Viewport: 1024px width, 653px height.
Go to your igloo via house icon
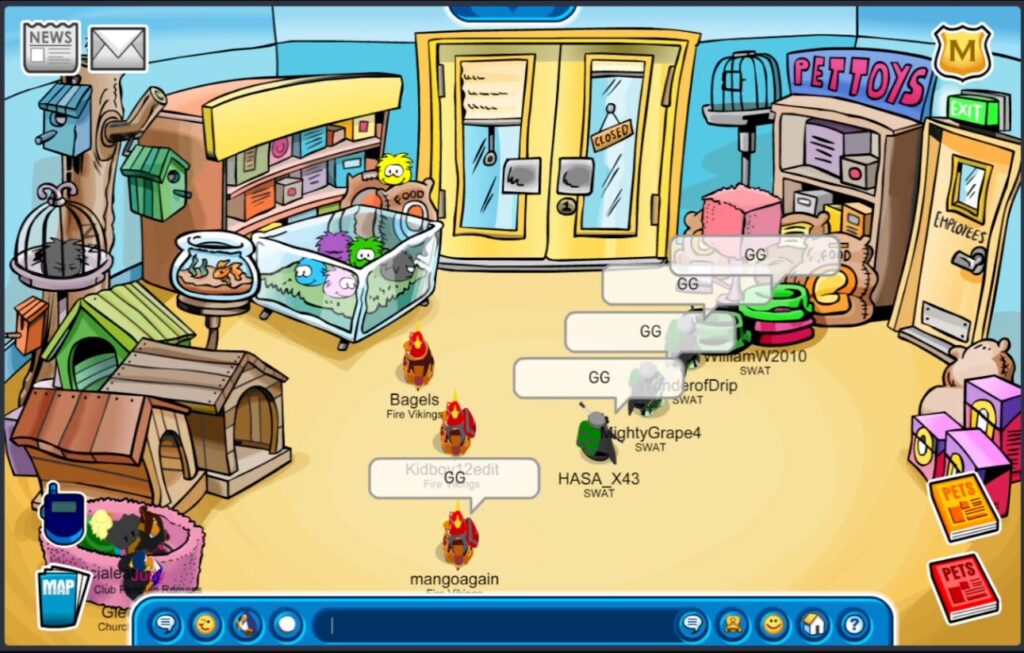pos(813,626)
